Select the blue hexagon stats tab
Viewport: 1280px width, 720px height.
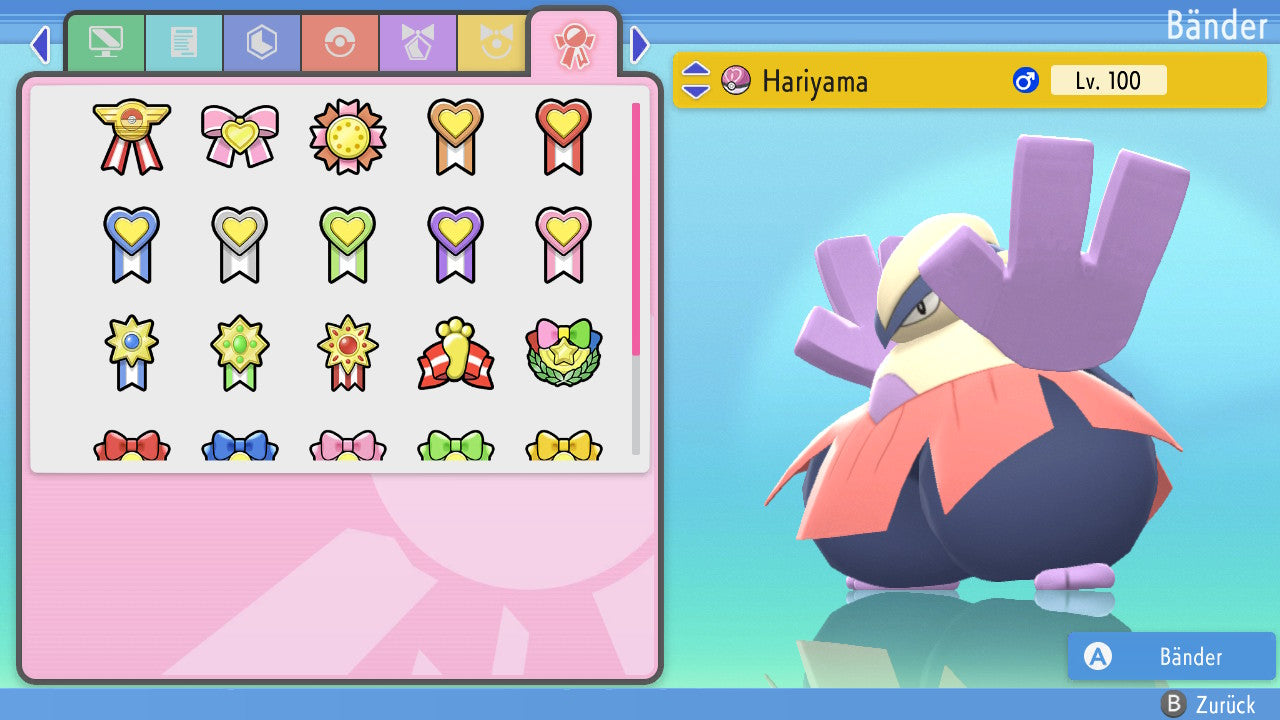pyautogui.click(x=262, y=42)
